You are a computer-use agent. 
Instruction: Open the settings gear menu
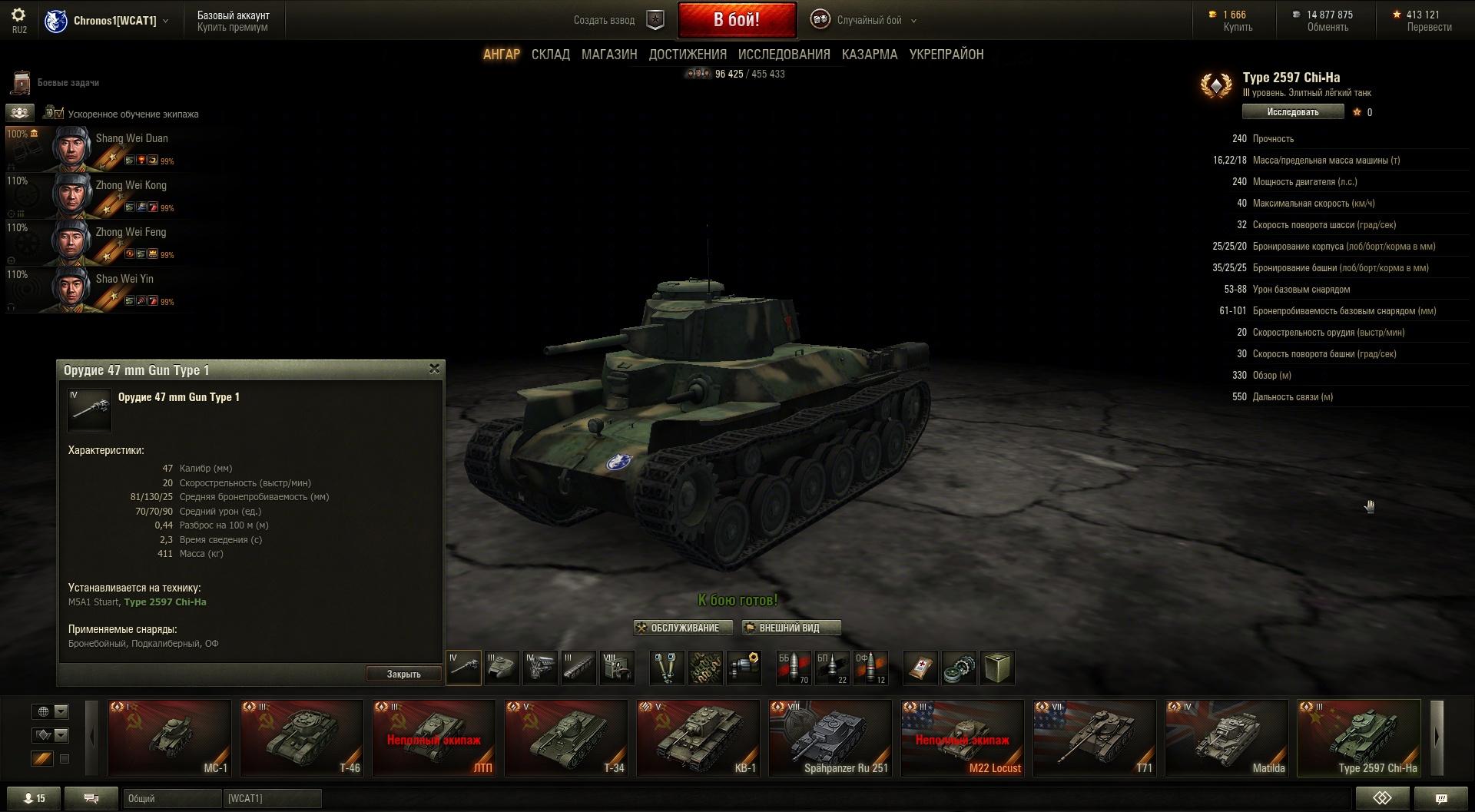(18, 15)
